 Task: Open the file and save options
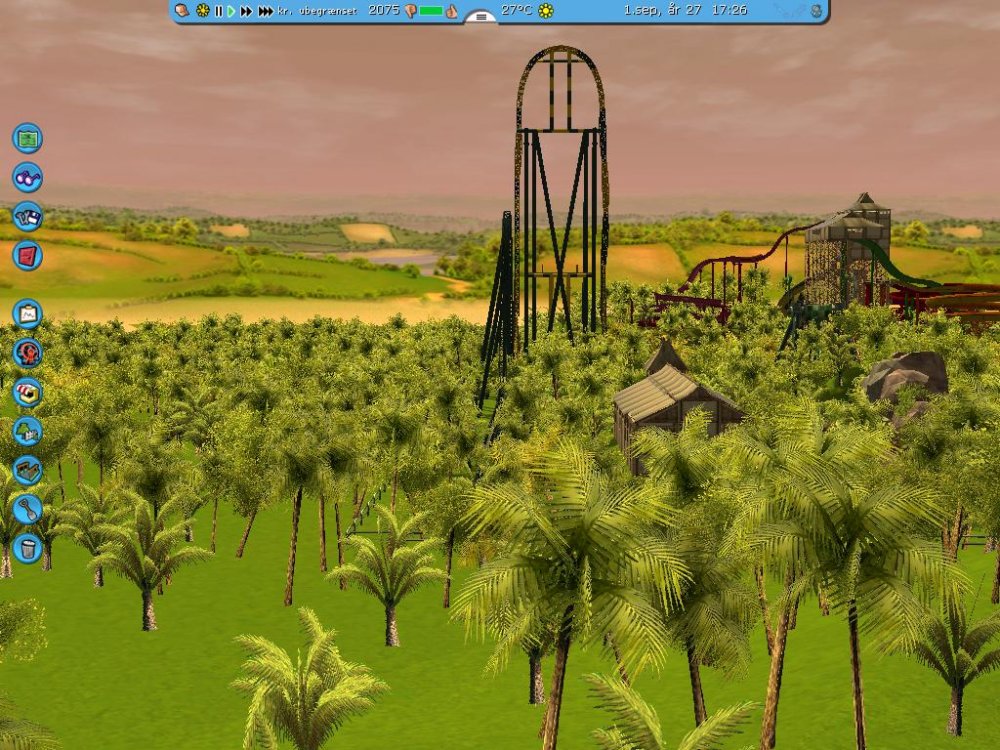(x=27, y=216)
